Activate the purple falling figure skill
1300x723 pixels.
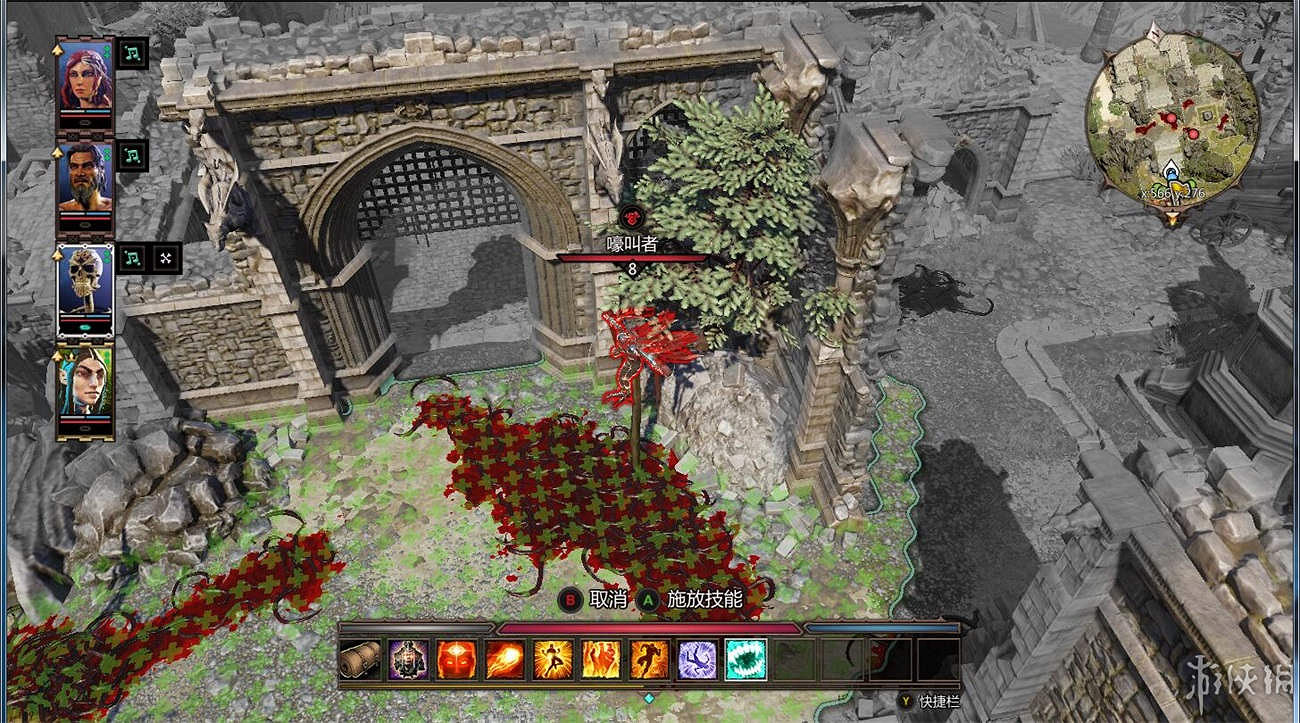tap(697, 660)
